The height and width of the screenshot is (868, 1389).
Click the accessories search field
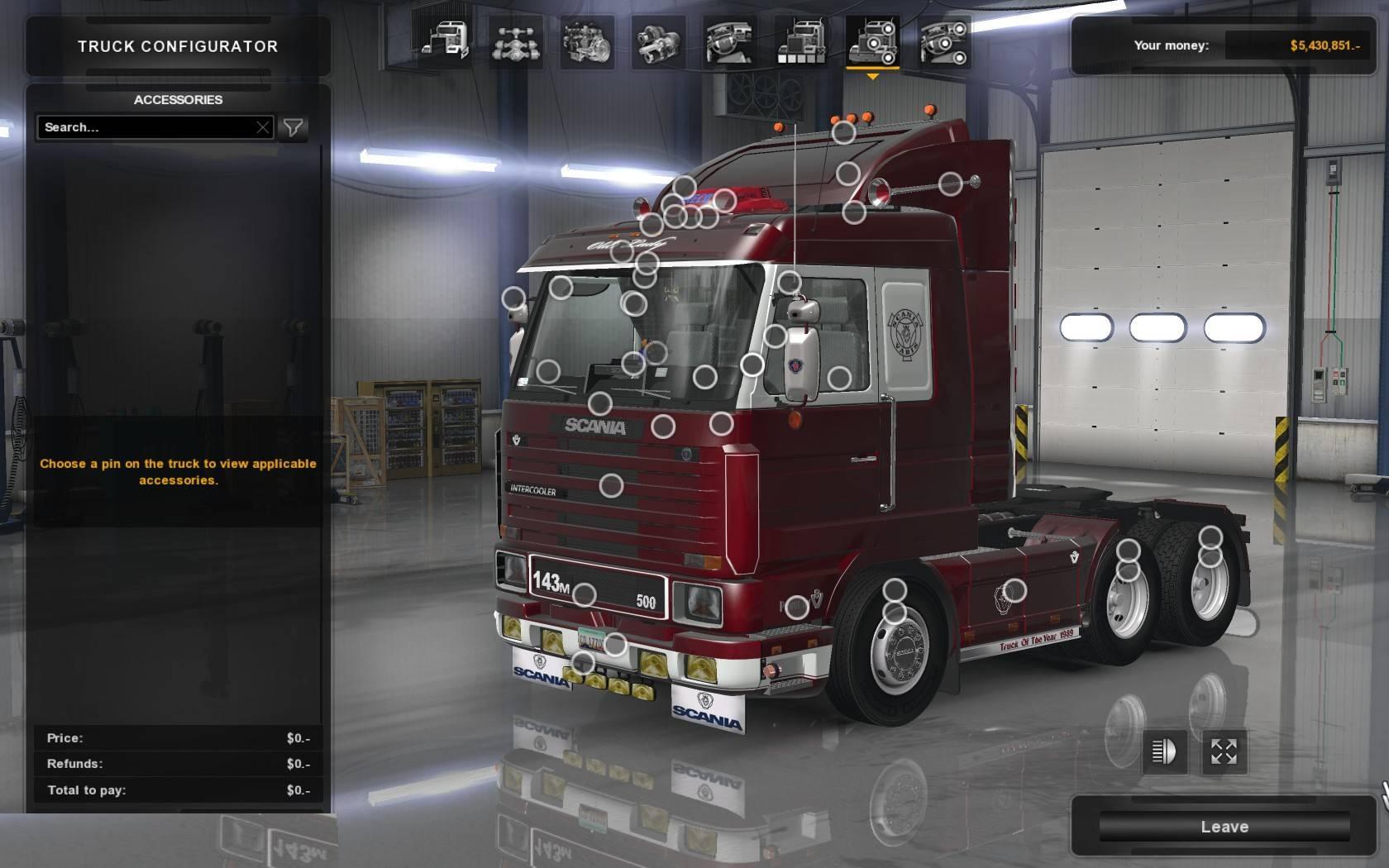pos(149,127)
